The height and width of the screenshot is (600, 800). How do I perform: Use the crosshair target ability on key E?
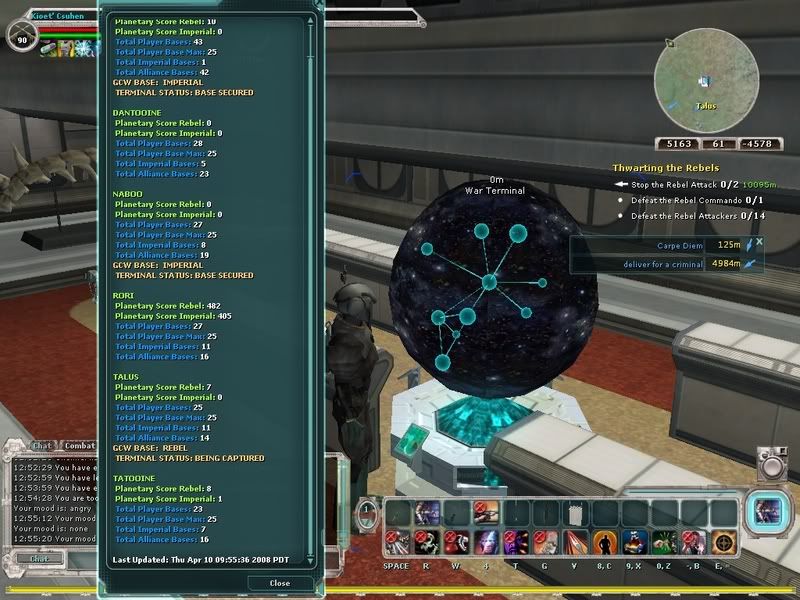(x=721, y=542)
